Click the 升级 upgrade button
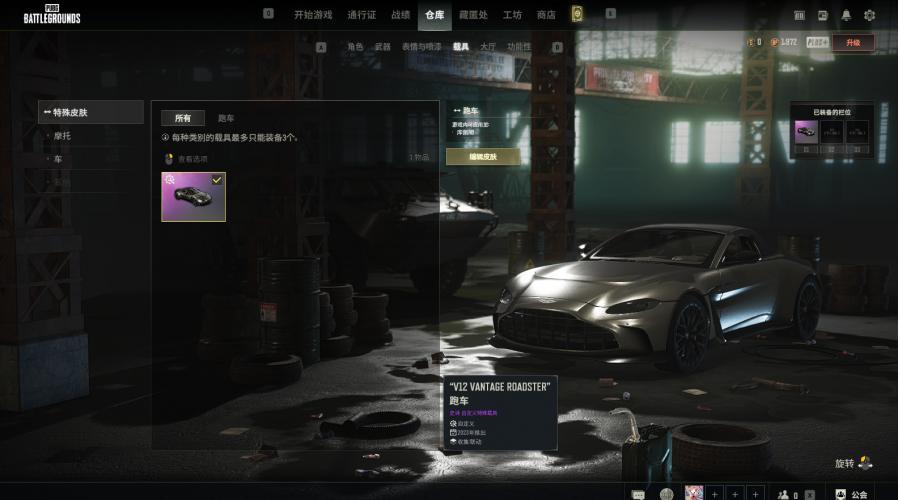 pyautogui.click(x=852, y=43)
